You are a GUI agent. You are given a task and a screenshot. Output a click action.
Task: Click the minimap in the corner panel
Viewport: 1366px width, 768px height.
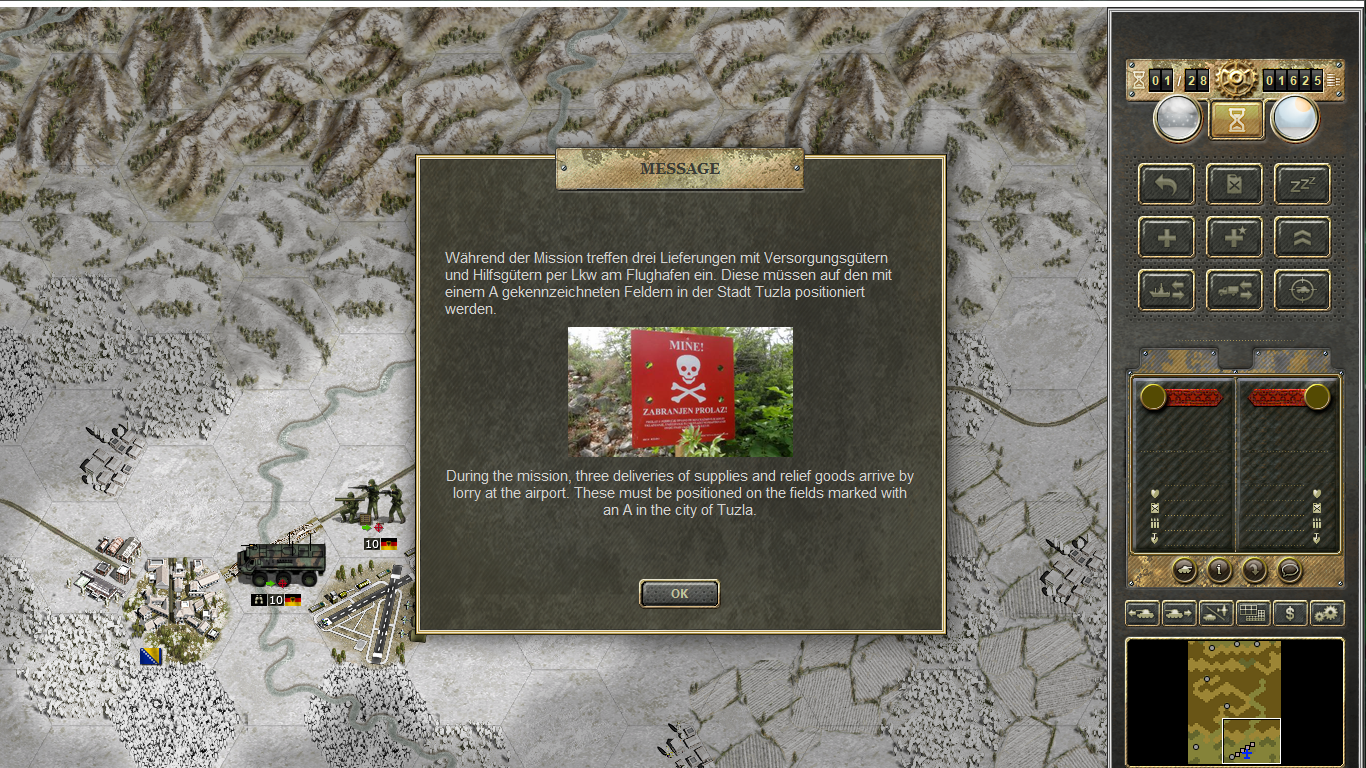pos(1234,702)
